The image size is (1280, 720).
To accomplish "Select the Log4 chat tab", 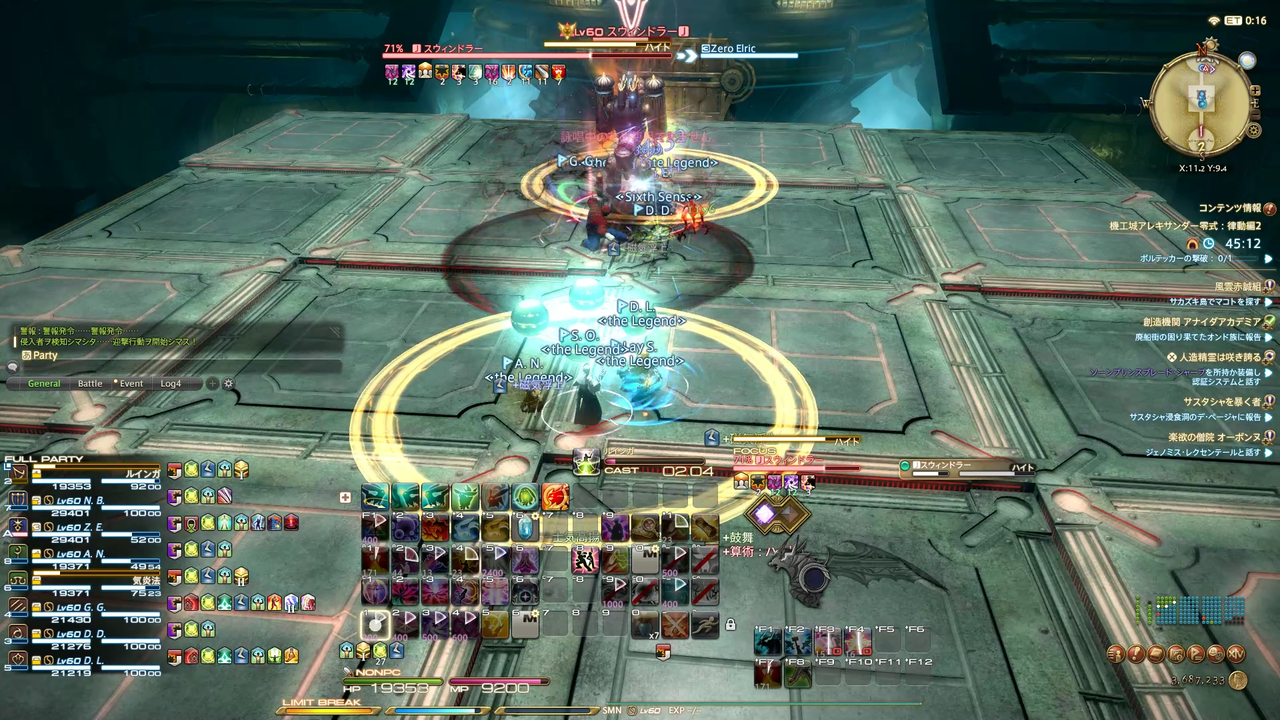I will pos(171,383).
